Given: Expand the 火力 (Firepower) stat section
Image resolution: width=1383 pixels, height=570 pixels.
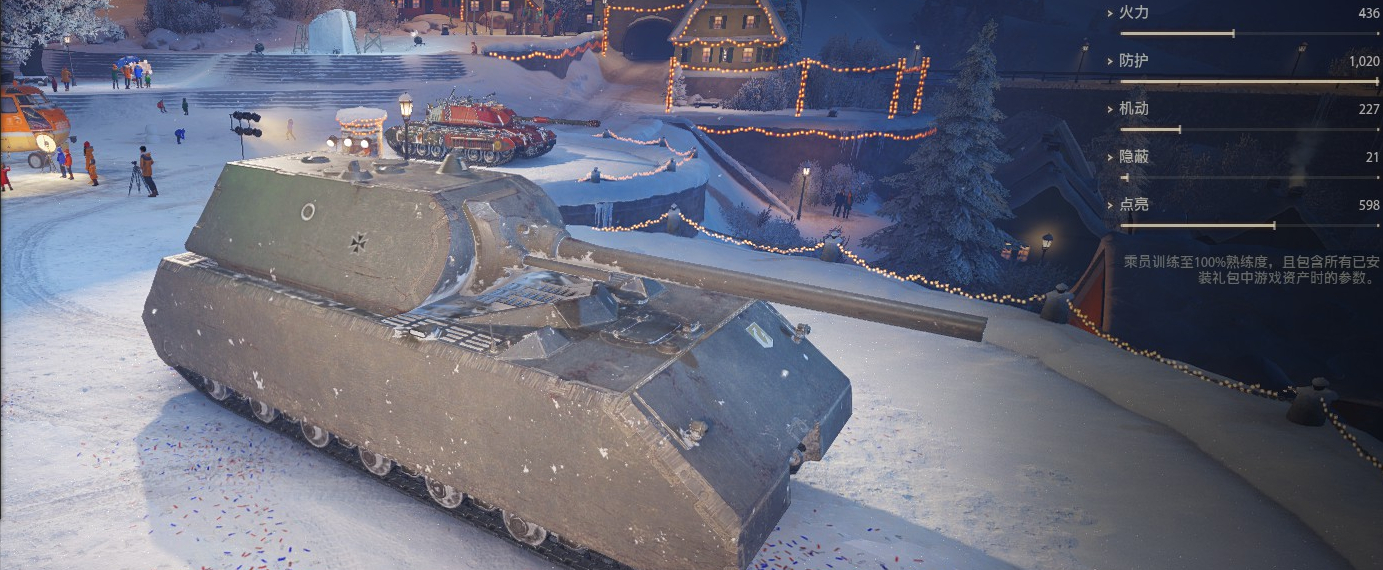Looking at the screenshot, I should tap(1132, 13).
